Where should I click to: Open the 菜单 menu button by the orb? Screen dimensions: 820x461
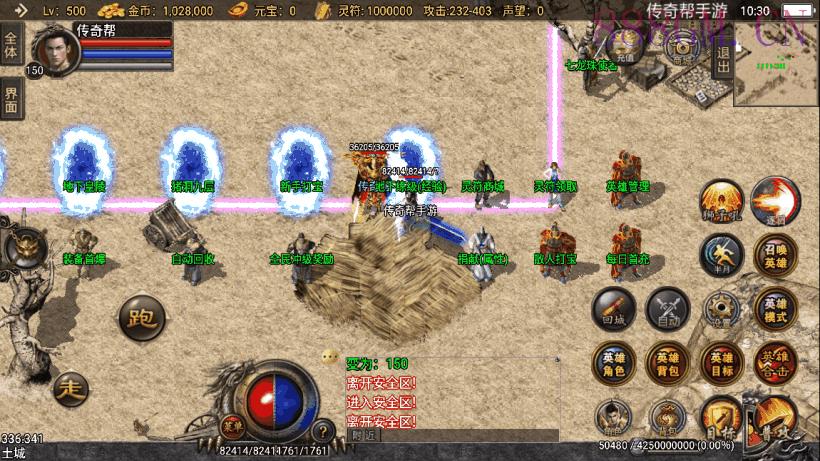pos(232,425)
